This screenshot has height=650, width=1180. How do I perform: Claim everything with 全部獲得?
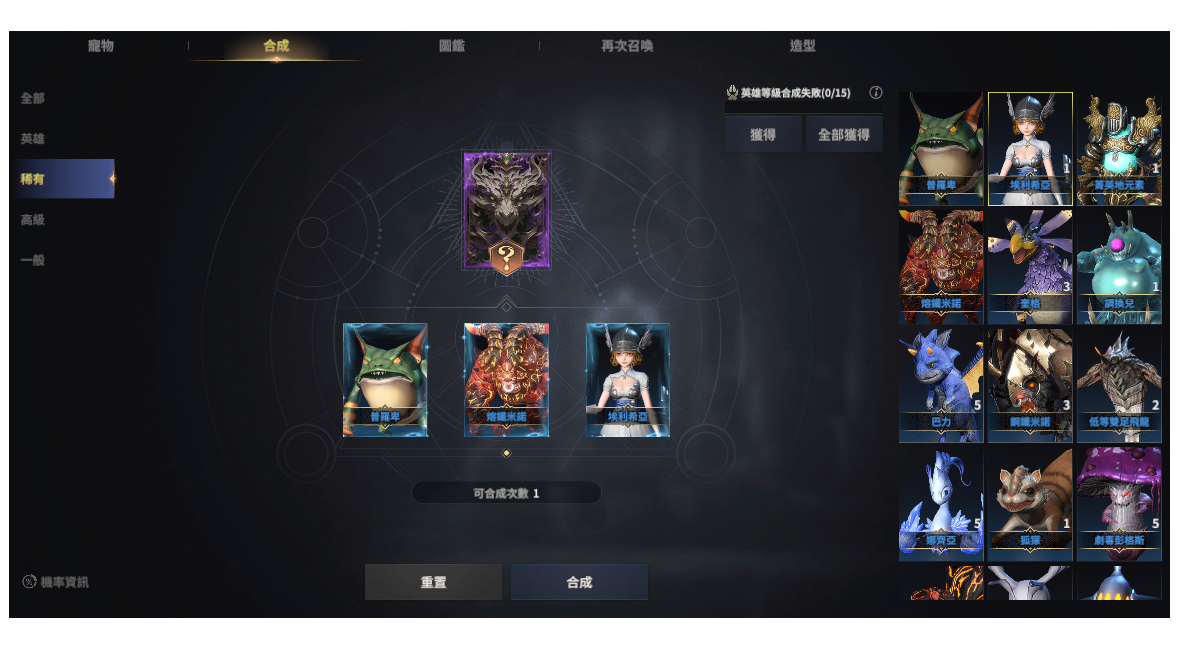click(843, 134)
